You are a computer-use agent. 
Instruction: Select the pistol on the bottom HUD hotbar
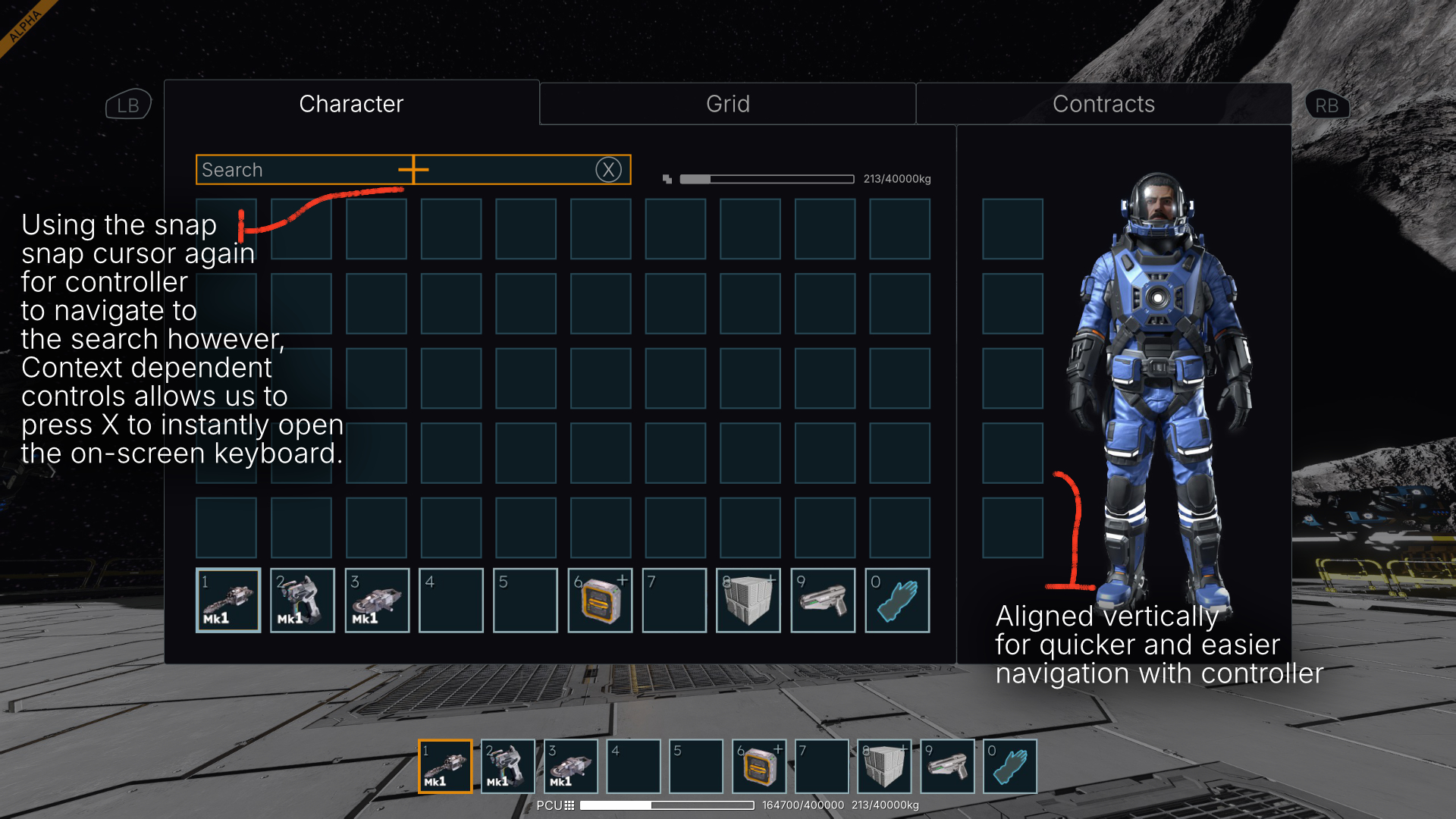(947, 767)
